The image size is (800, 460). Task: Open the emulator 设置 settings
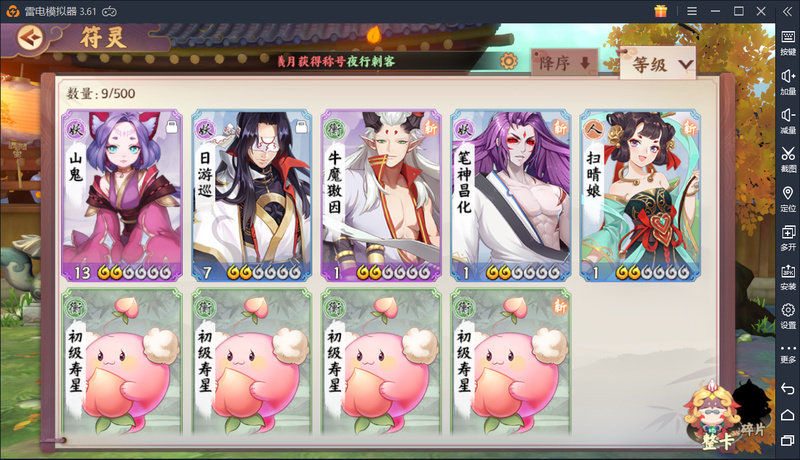pyautogui.click(x=788, y=315)
